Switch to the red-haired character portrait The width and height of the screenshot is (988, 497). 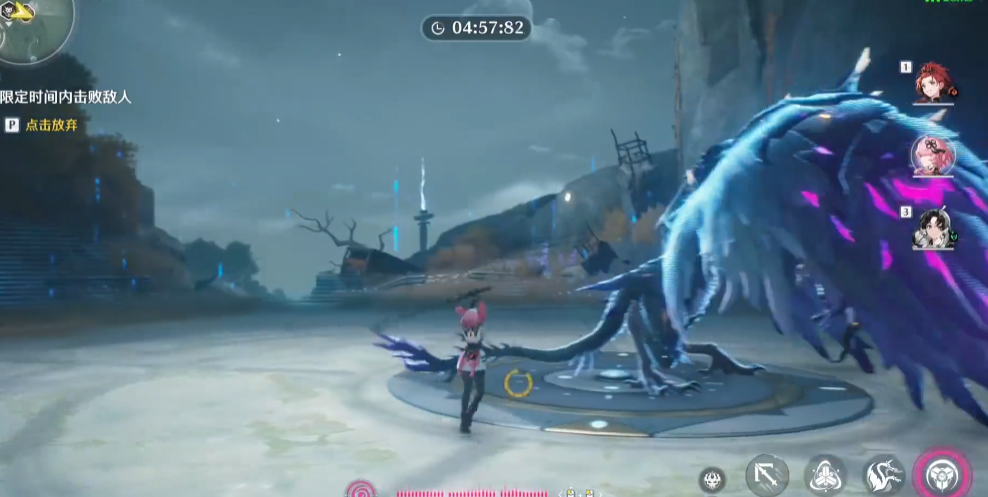coord(934,82)
